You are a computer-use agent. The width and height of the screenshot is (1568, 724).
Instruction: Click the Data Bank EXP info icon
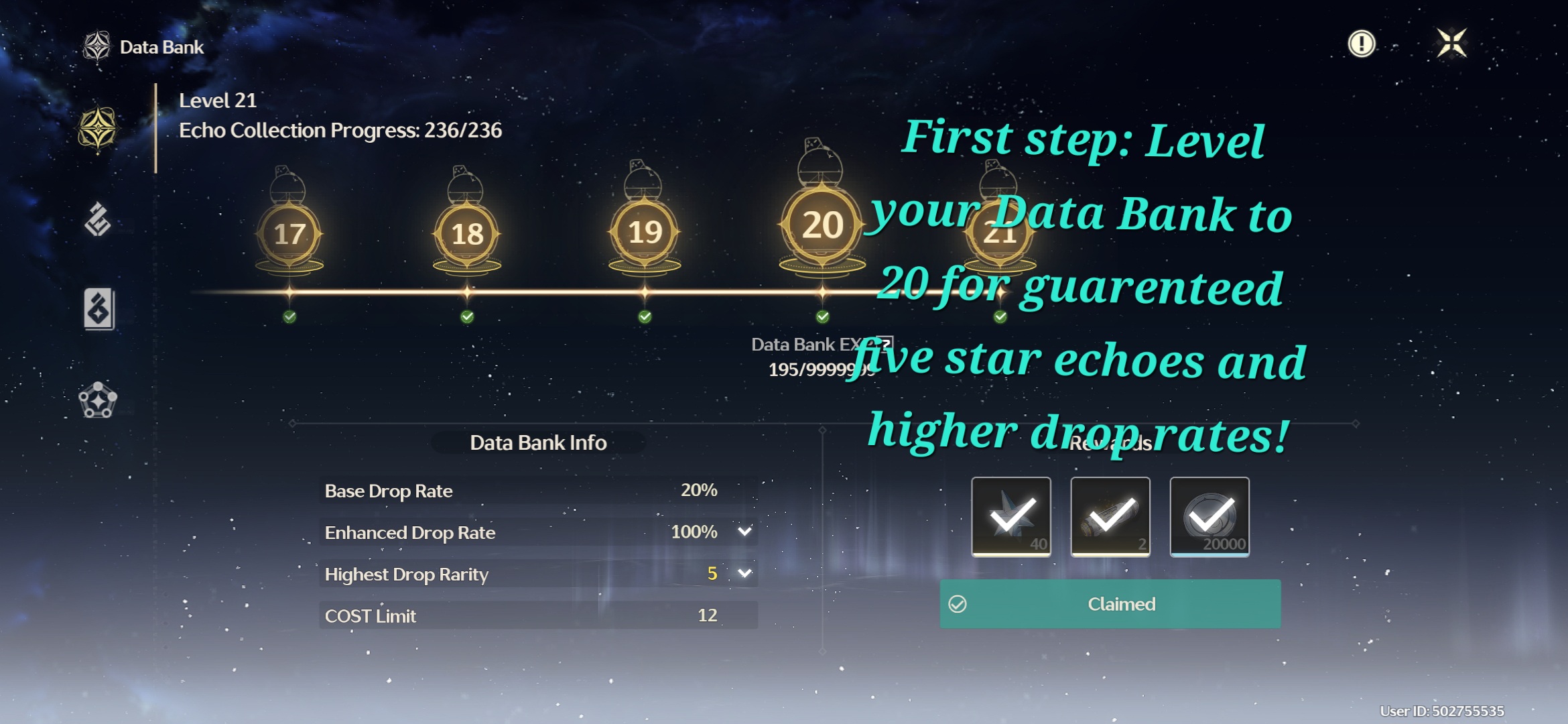[884, 343]
